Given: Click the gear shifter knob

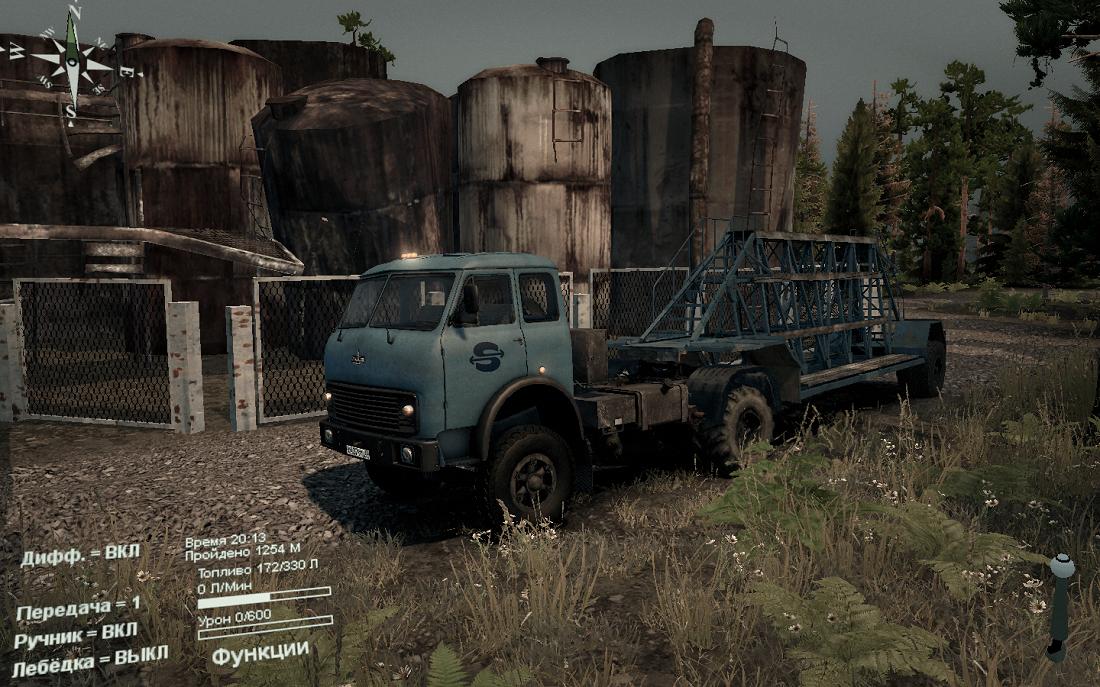Looking at the screenshot, I should (1062, 567).
